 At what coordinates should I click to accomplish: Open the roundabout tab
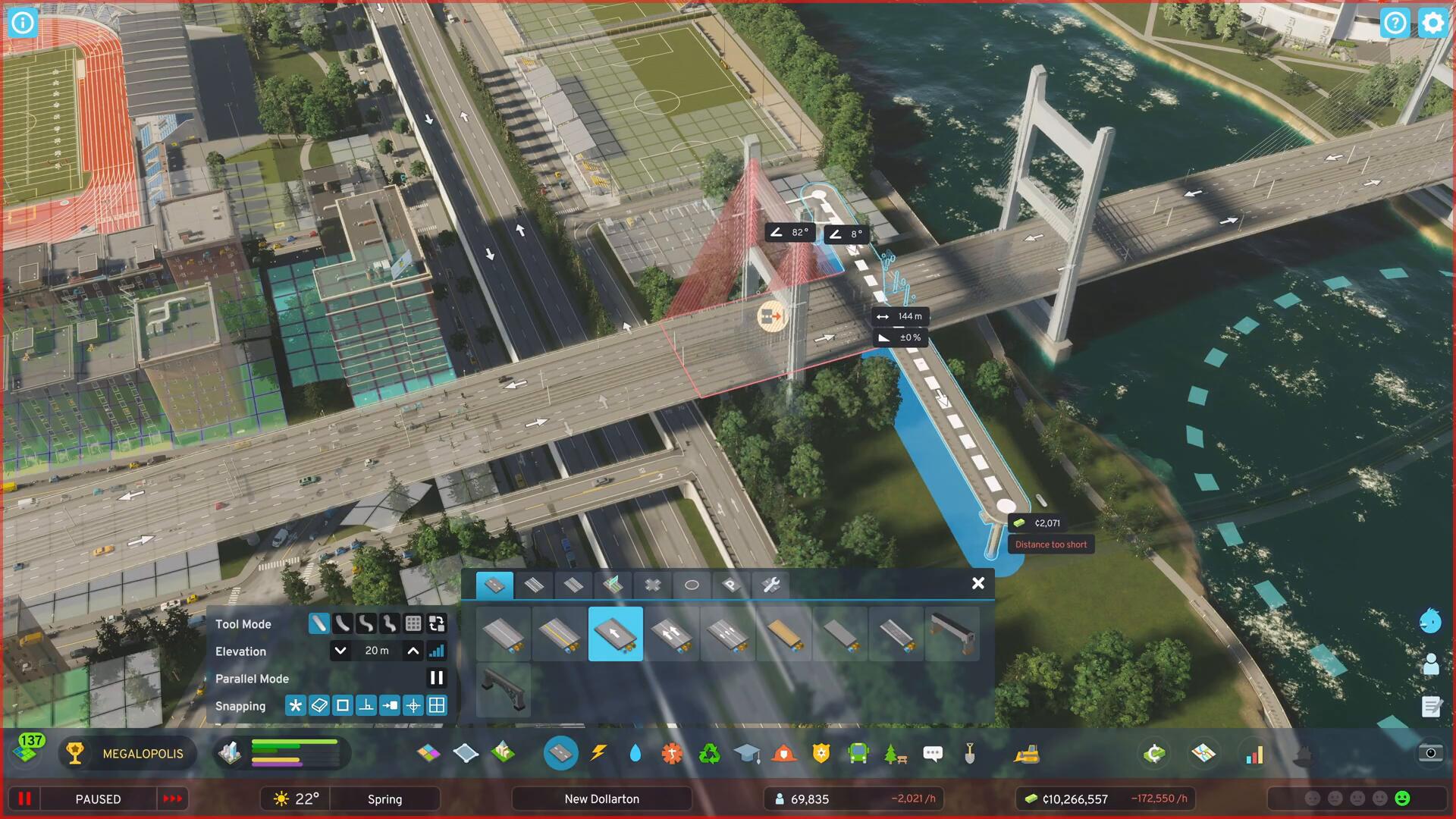pyautogui.click(x=692, y=585)
